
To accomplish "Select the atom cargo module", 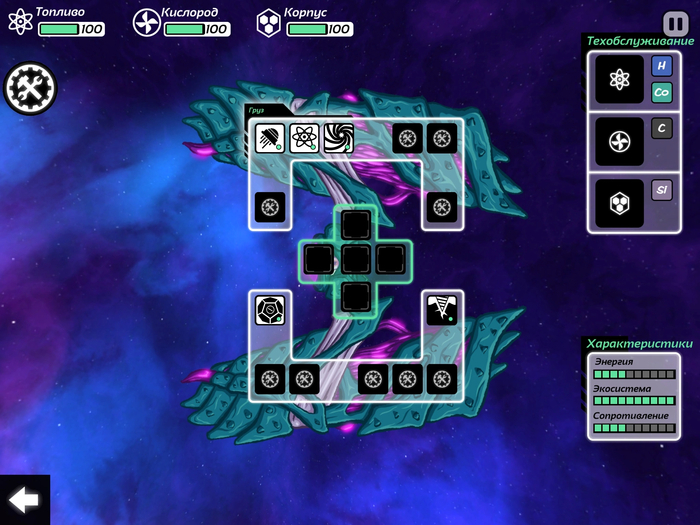I will click(x=305, y=137).
